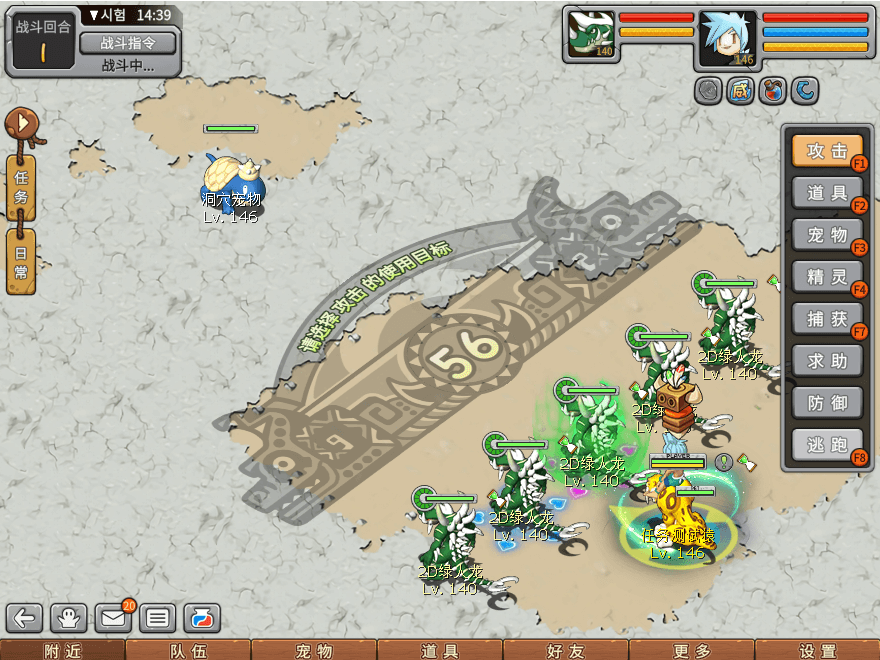Select the 逃跑 flee command
Screen dimensions: 880x660
click(827, 445)
